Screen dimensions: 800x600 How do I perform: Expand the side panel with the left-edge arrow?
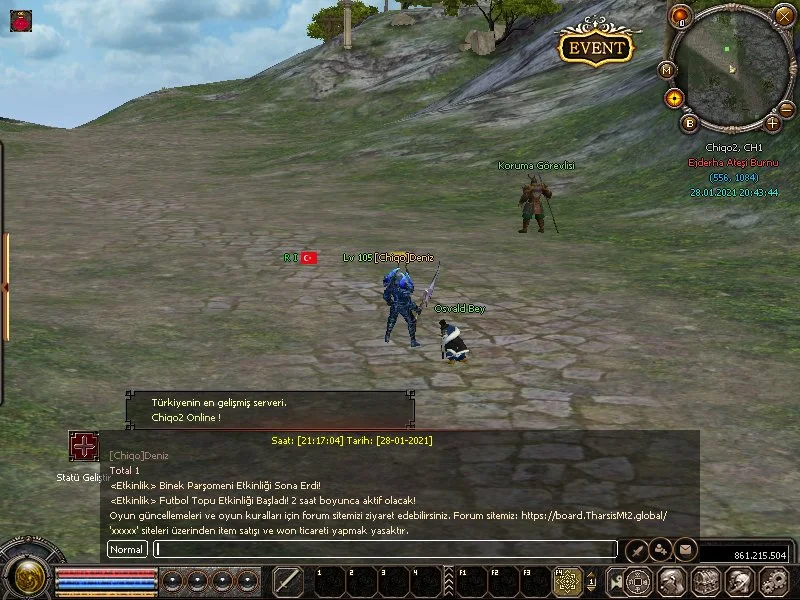pyautogui.click(x=4, y=287)
